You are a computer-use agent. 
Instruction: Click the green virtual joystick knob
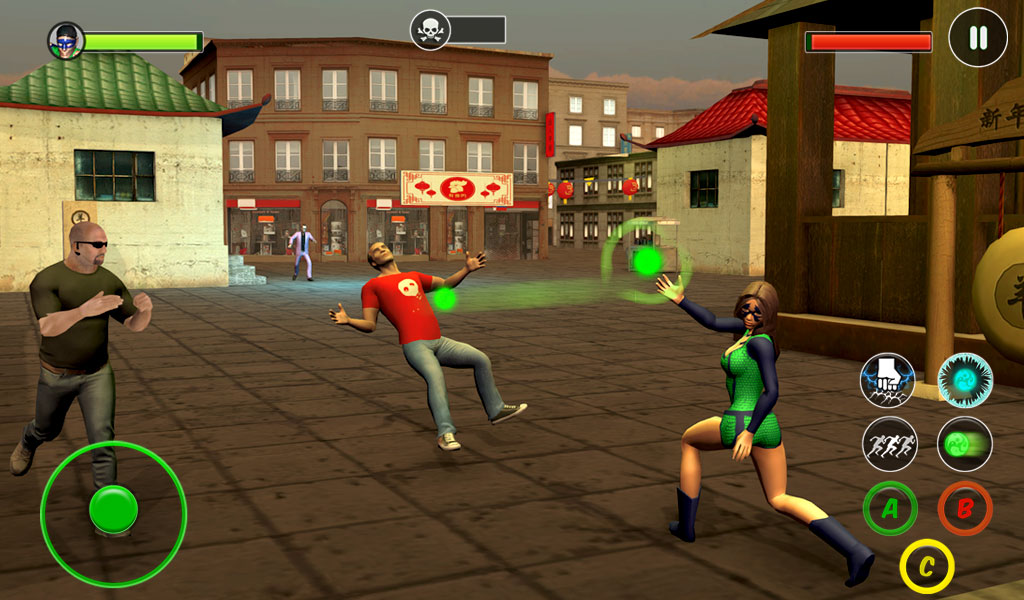(x=113, y=509)
